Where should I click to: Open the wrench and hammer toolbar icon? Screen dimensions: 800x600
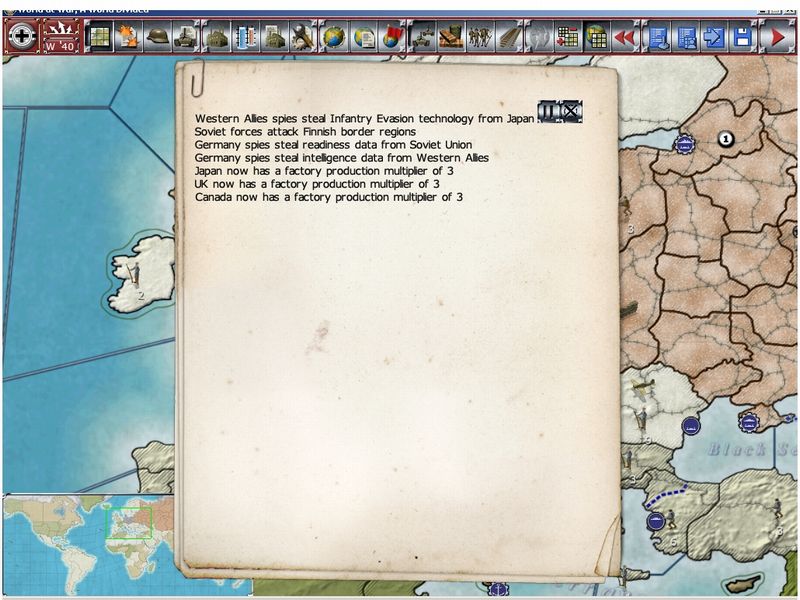(x=304, y=38)
